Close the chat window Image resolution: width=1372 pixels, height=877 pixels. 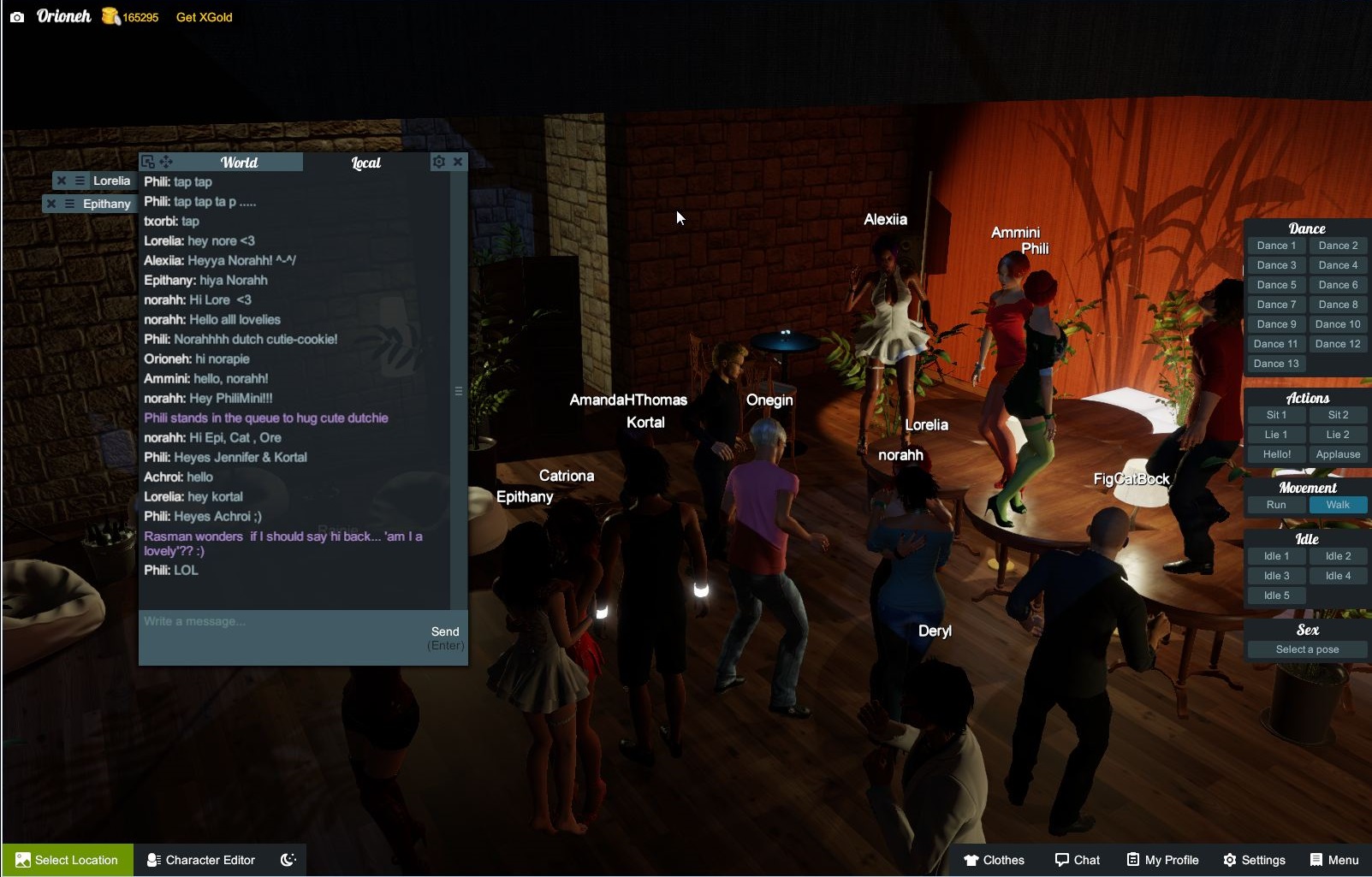[458, 162]
